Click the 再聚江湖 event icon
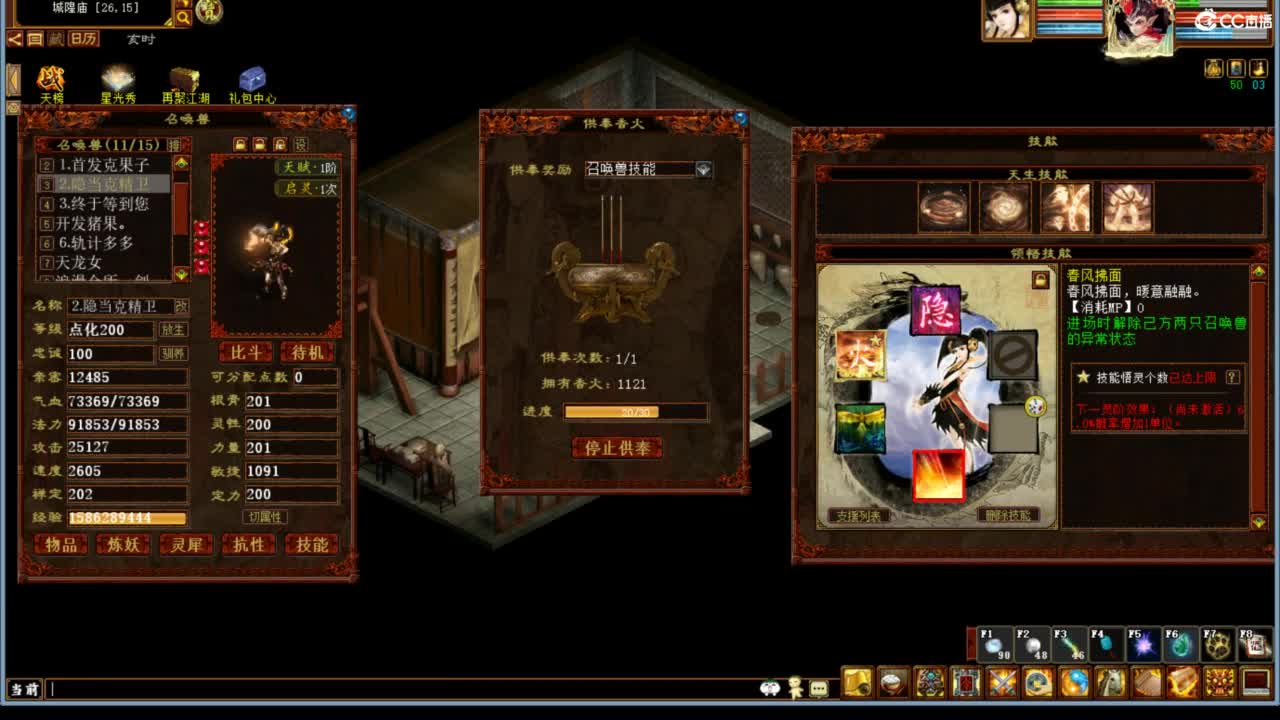This screenshot has width=1280, height=720. coord(184,78)
